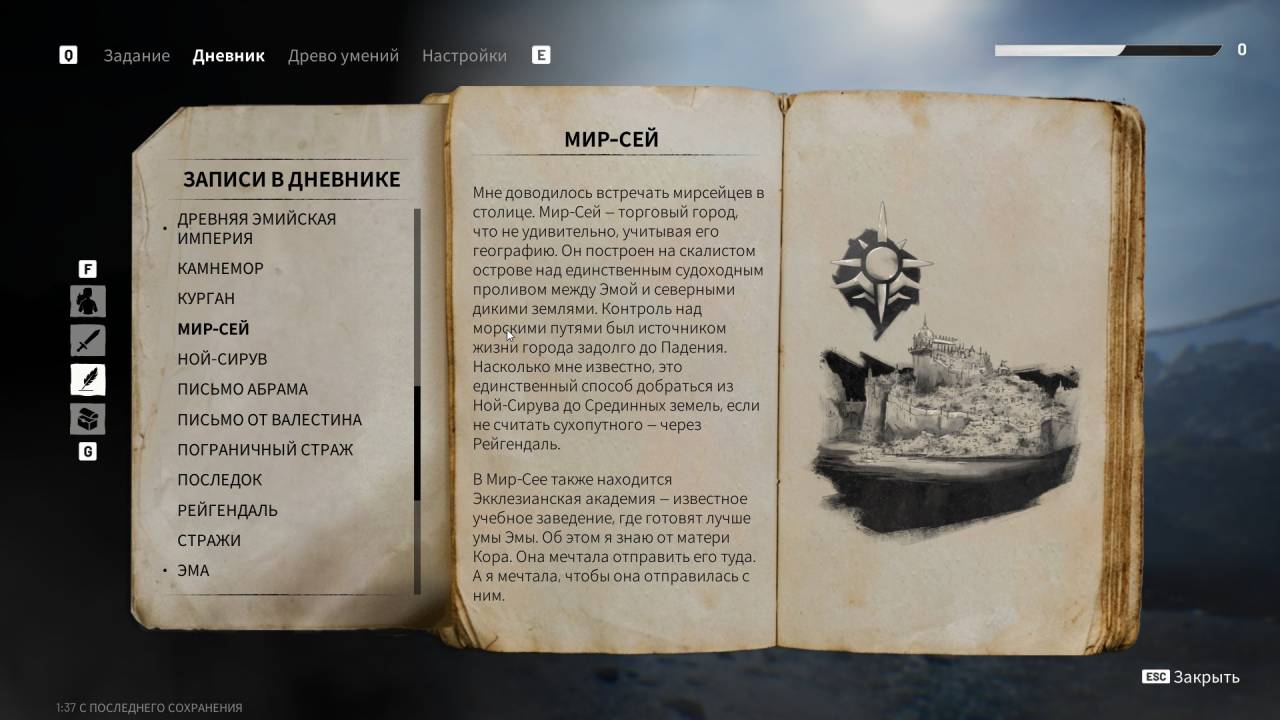The height and width of the screenshot is (720, 1280).
Task: Switch to the sword journal category
Action: pyautogui.click(x=88, y=340)
